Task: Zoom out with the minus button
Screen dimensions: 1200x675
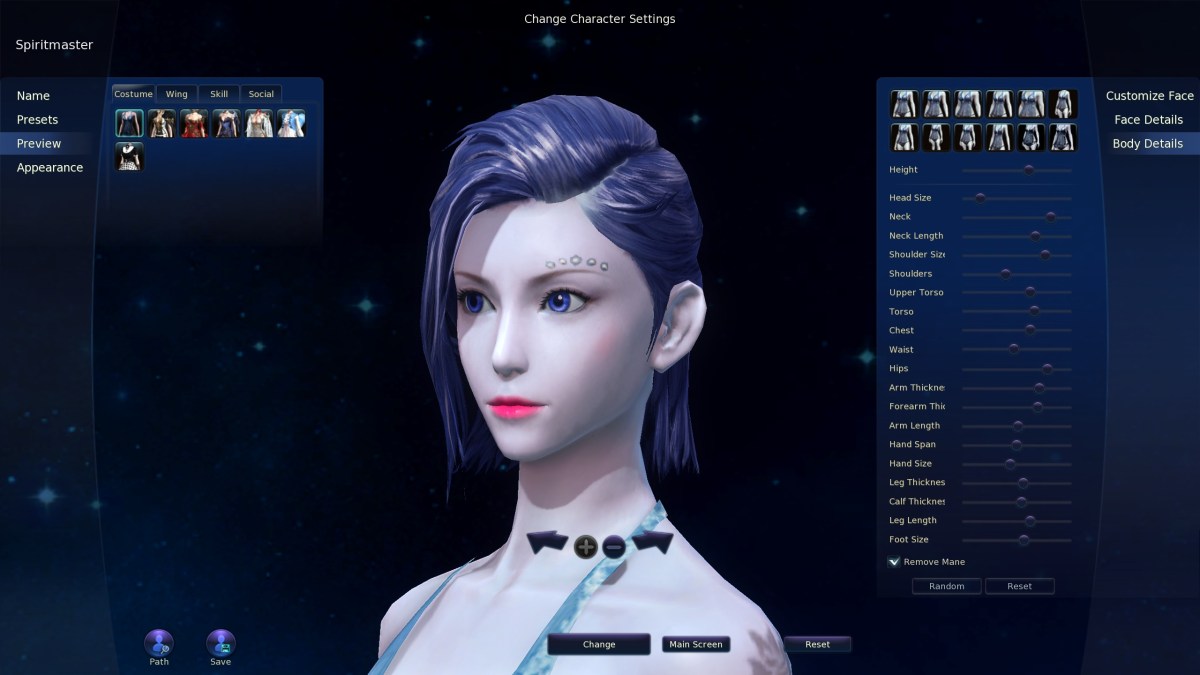Action: pos(614,546)
